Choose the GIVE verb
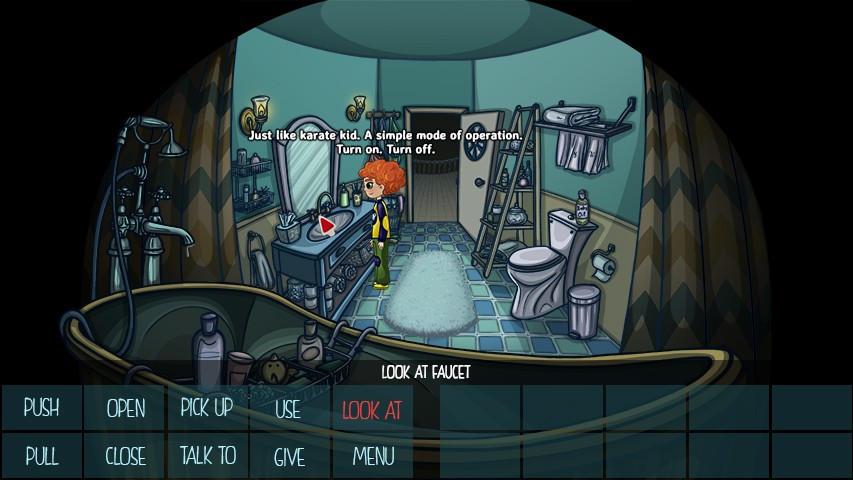This screenshot has height=480, width=853. click(289, 457)
